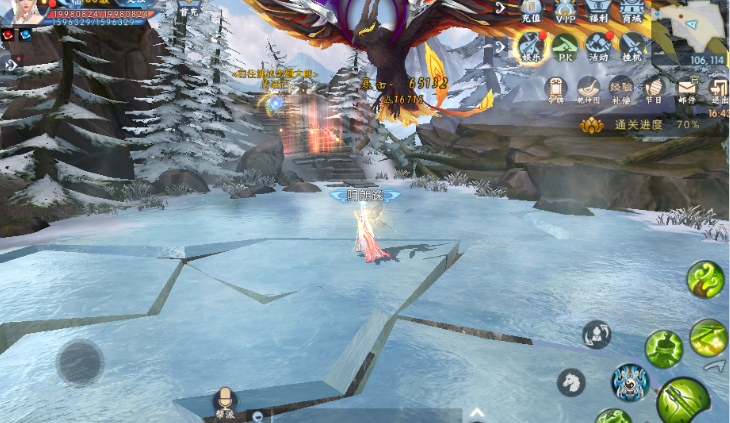The width and height of the screenshot is (730, 423).
Task: Switch target with the swap-target icon
Action: [x=597, y=334]
